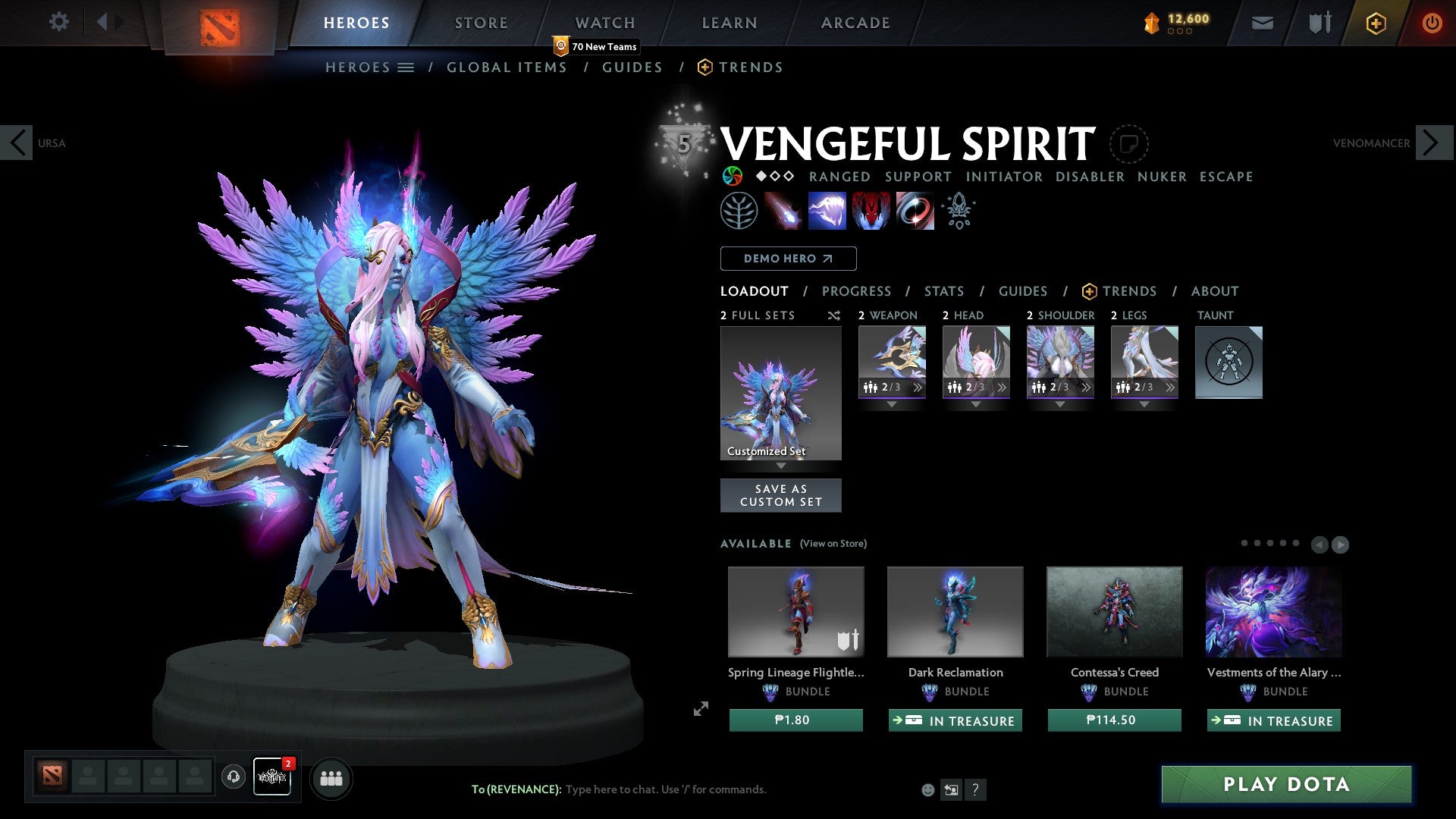Switch to the PROGRESS tab

857,291
